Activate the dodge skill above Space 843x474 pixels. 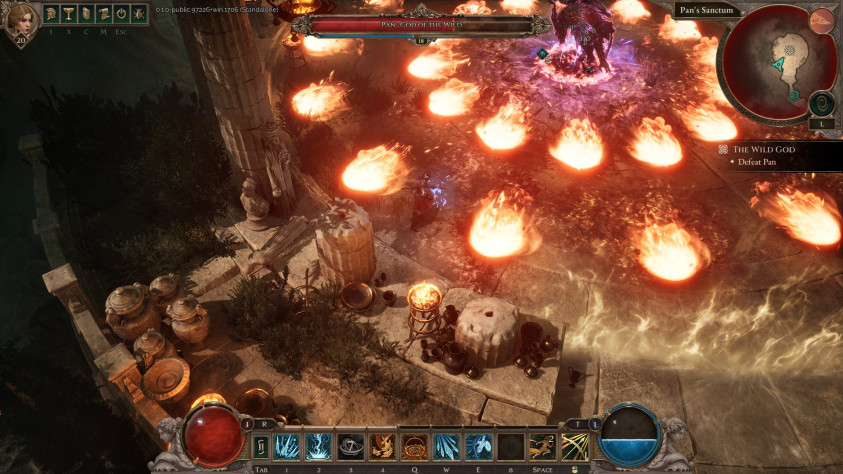[542, 446]
